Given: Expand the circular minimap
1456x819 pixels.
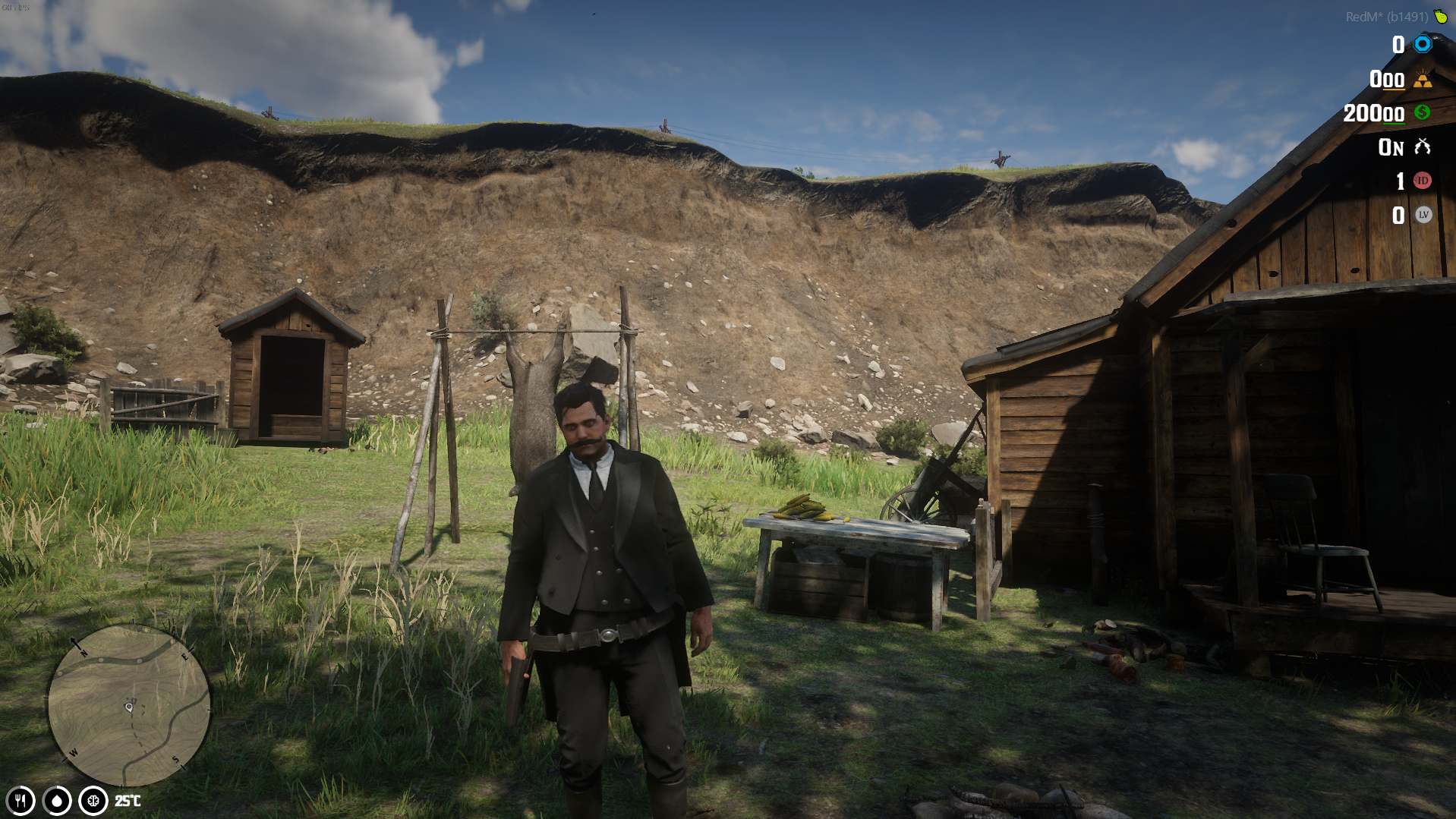Looking at the screenshot, I should [x=129, y=706].
